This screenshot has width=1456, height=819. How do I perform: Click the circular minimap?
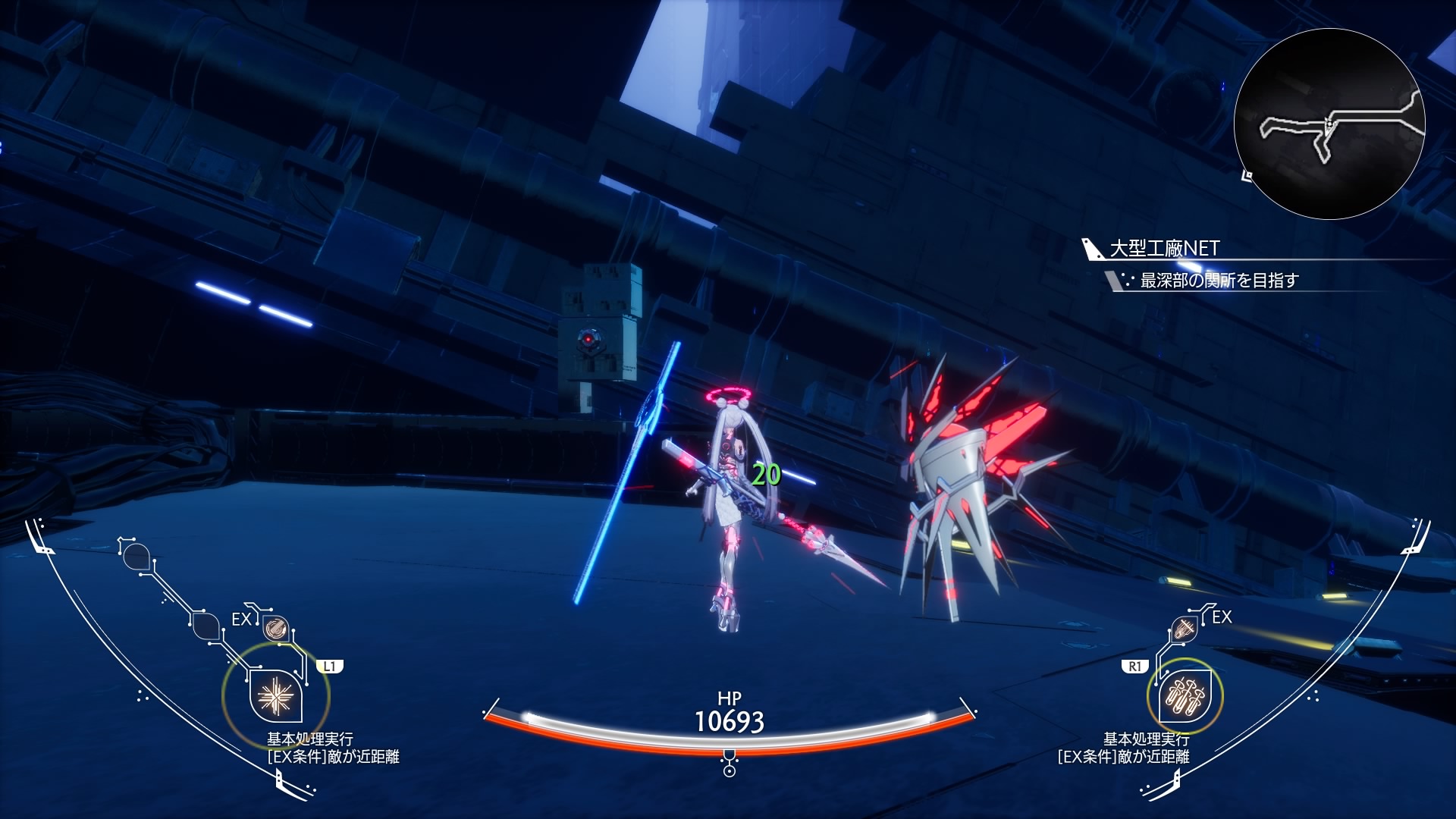pyautogui.click(x=1329, y=124)
